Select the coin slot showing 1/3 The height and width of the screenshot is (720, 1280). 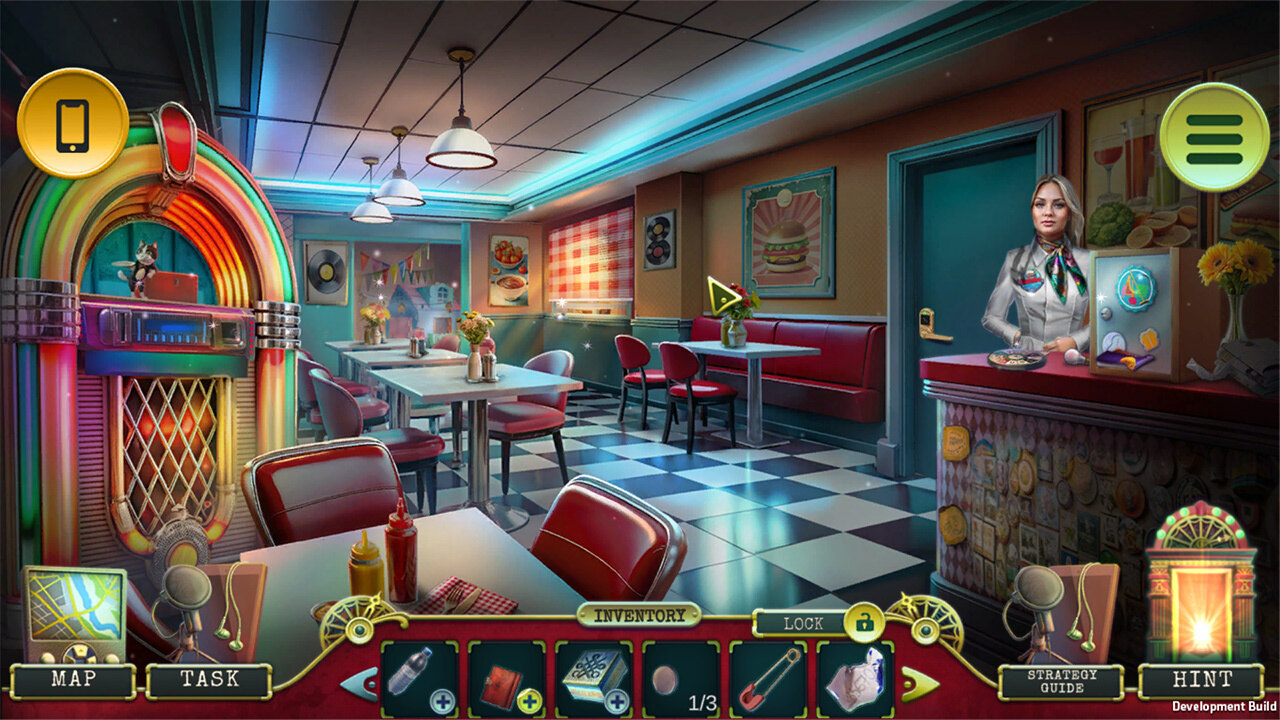click(681, 678)
